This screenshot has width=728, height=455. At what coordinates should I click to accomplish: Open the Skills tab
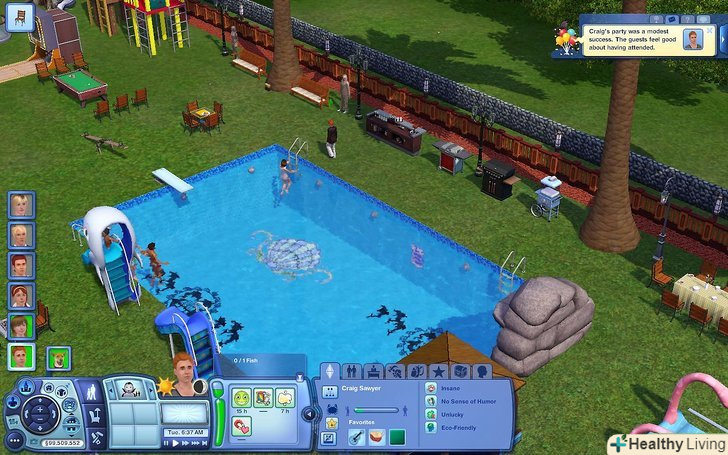tap(395, 372)
